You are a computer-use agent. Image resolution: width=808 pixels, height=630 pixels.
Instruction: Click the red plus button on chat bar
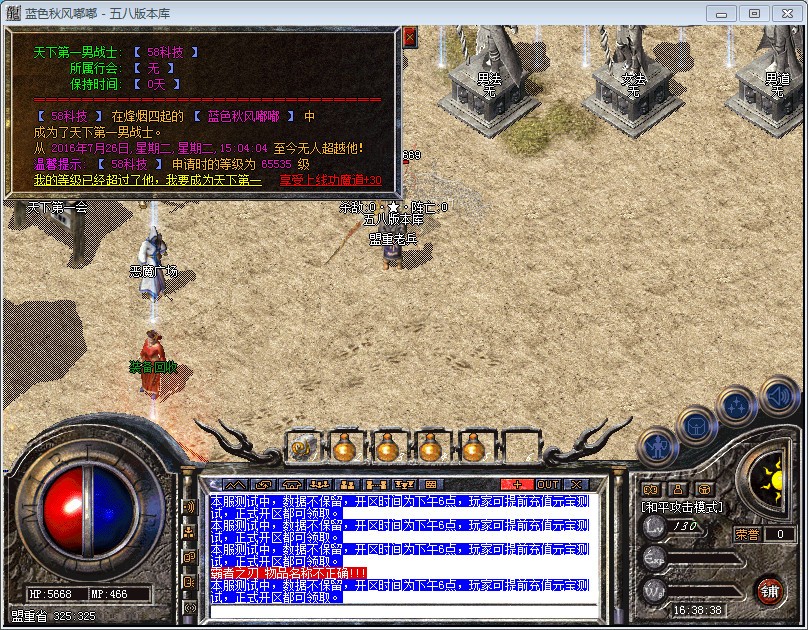[x=517, y=484]
